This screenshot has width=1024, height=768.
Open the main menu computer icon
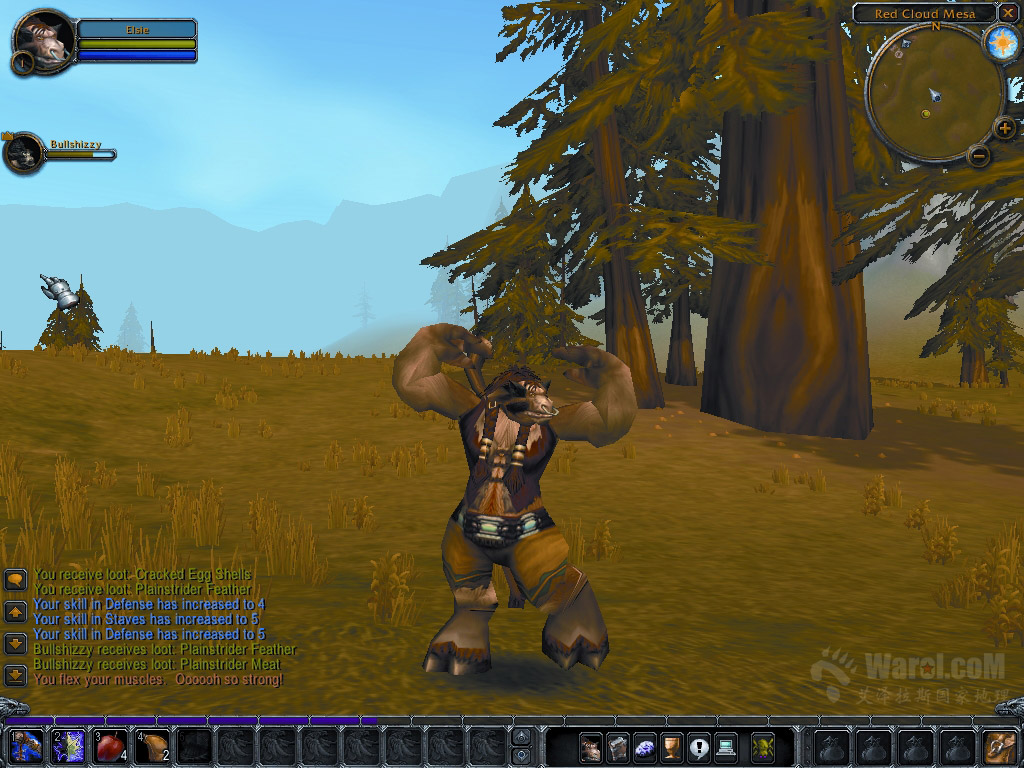coord(726,747)
